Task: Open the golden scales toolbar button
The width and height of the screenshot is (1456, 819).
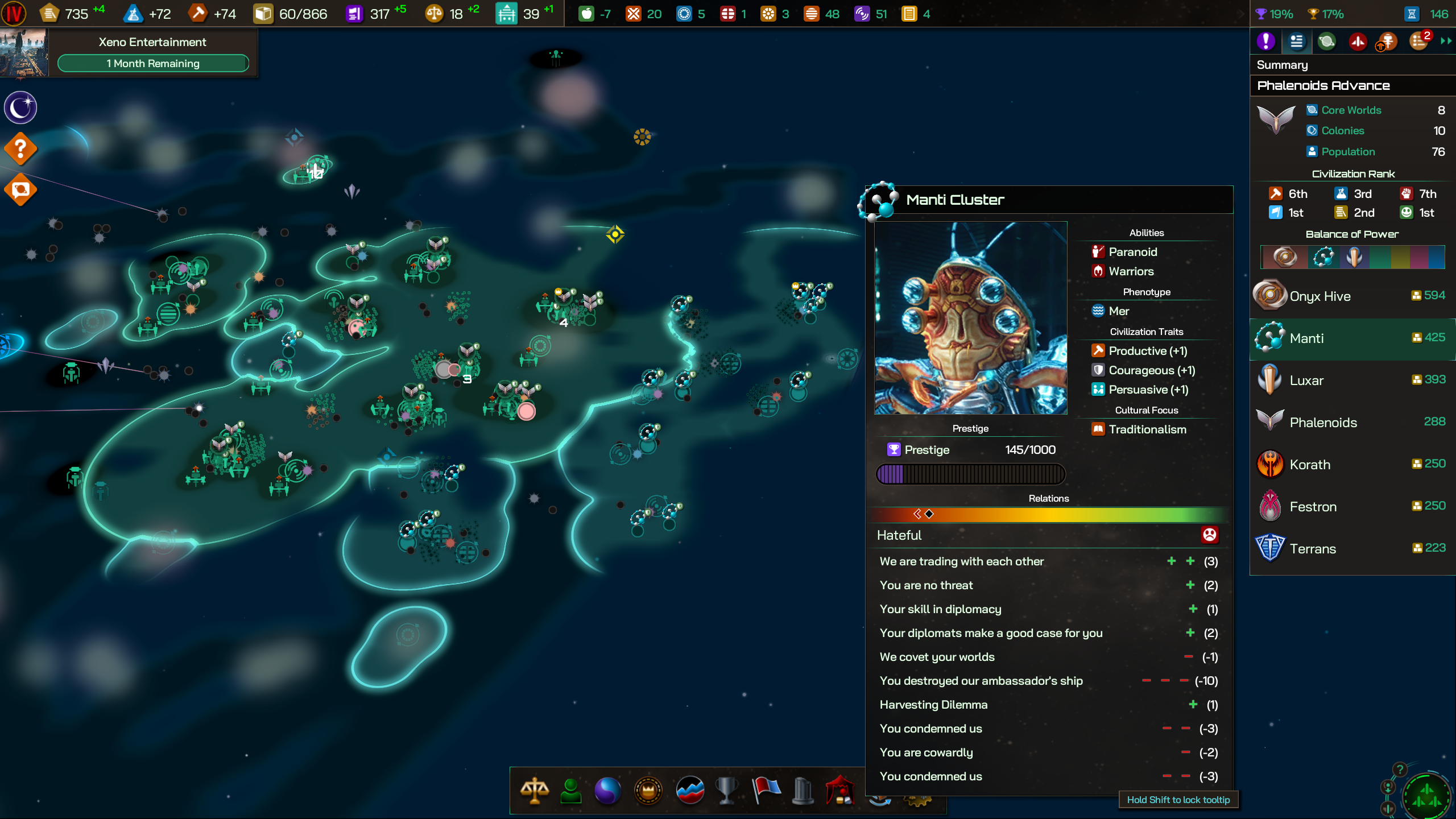Action: click(x=534, y=791)
